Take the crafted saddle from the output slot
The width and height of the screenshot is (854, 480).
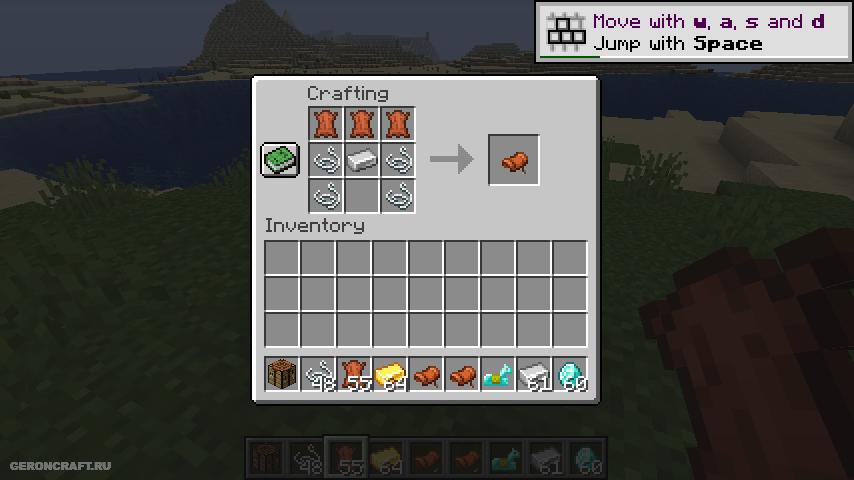tap(514, 160)
